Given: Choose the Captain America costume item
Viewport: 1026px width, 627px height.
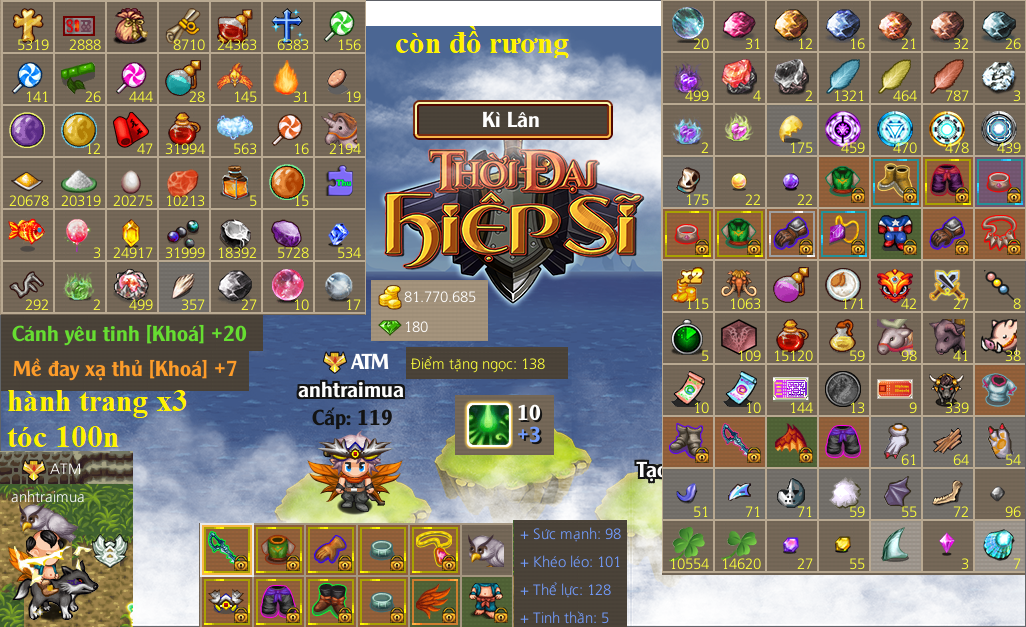Looking at the screenshot, I should (896, 234).
